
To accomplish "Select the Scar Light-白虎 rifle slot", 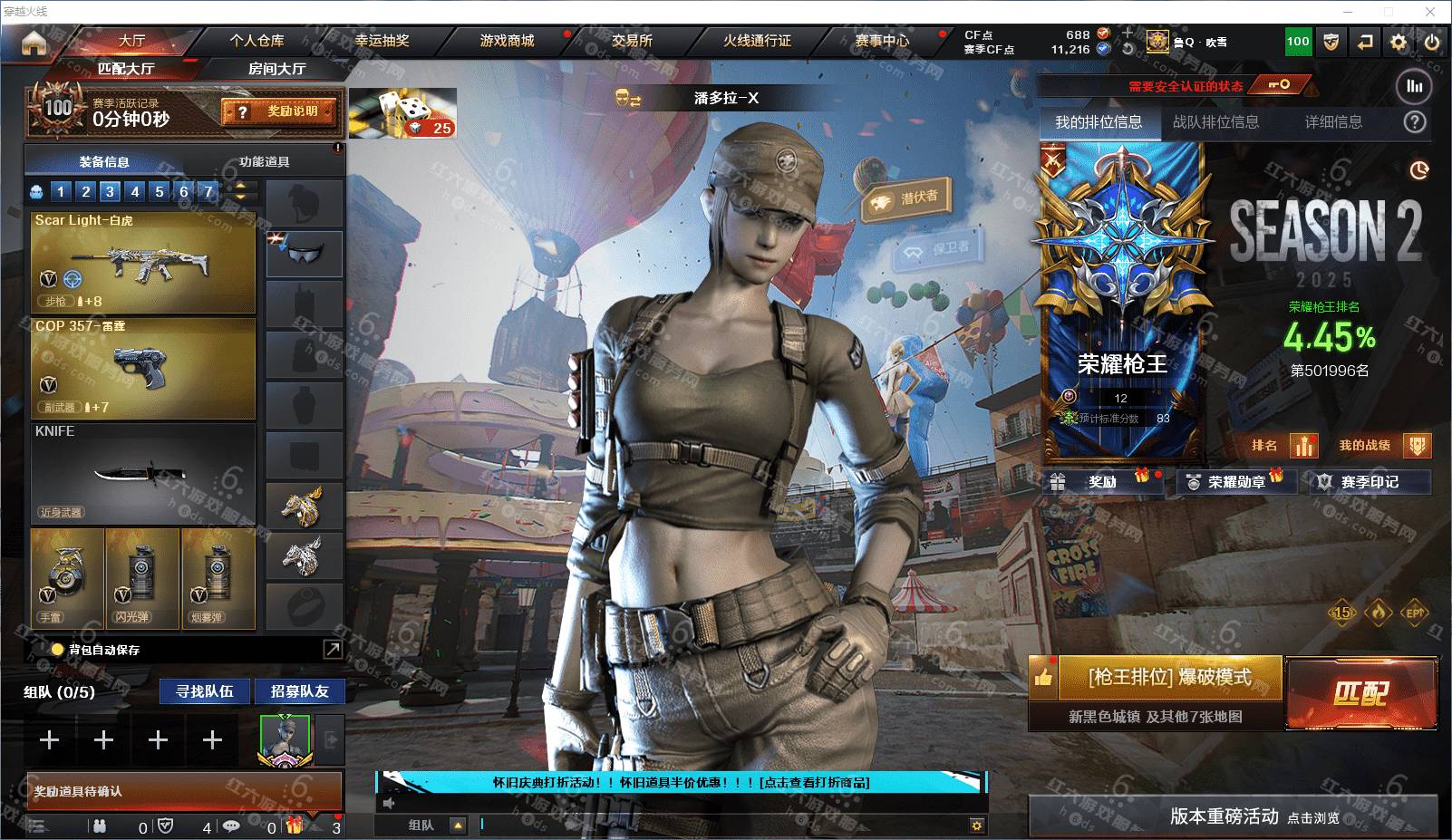I will click(x=143, y=263).
